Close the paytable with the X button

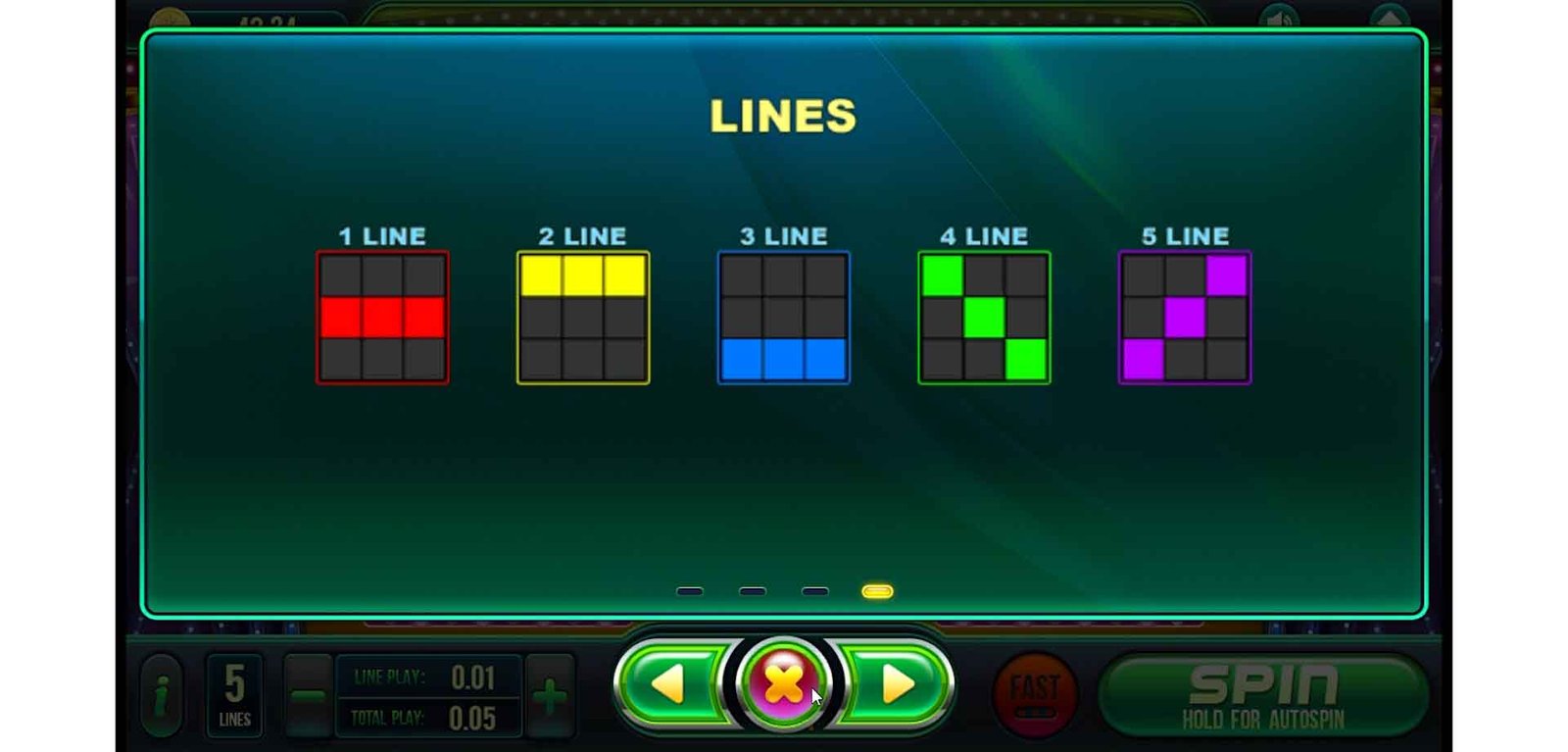783,683
